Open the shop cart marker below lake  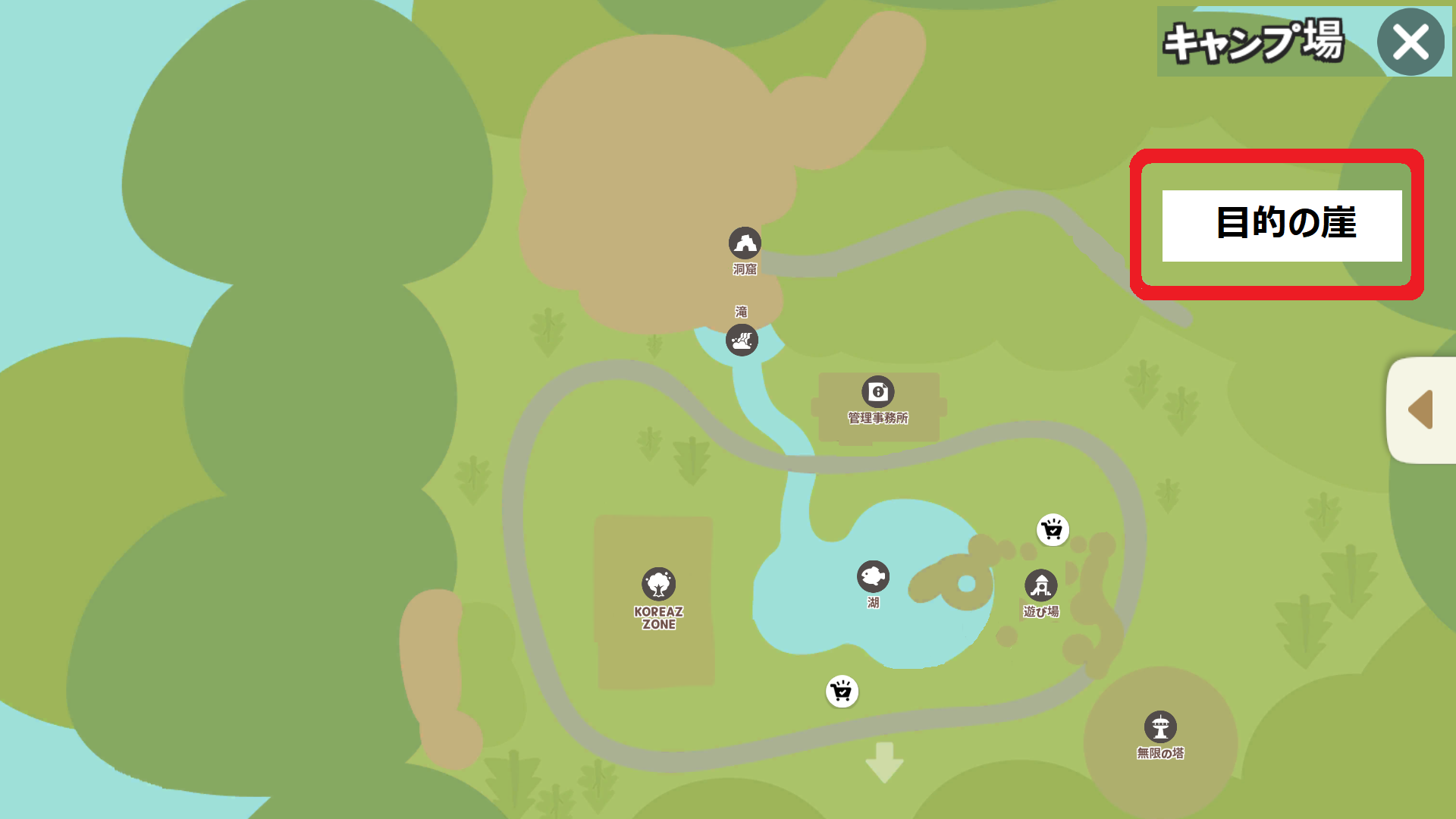(842, 692)
